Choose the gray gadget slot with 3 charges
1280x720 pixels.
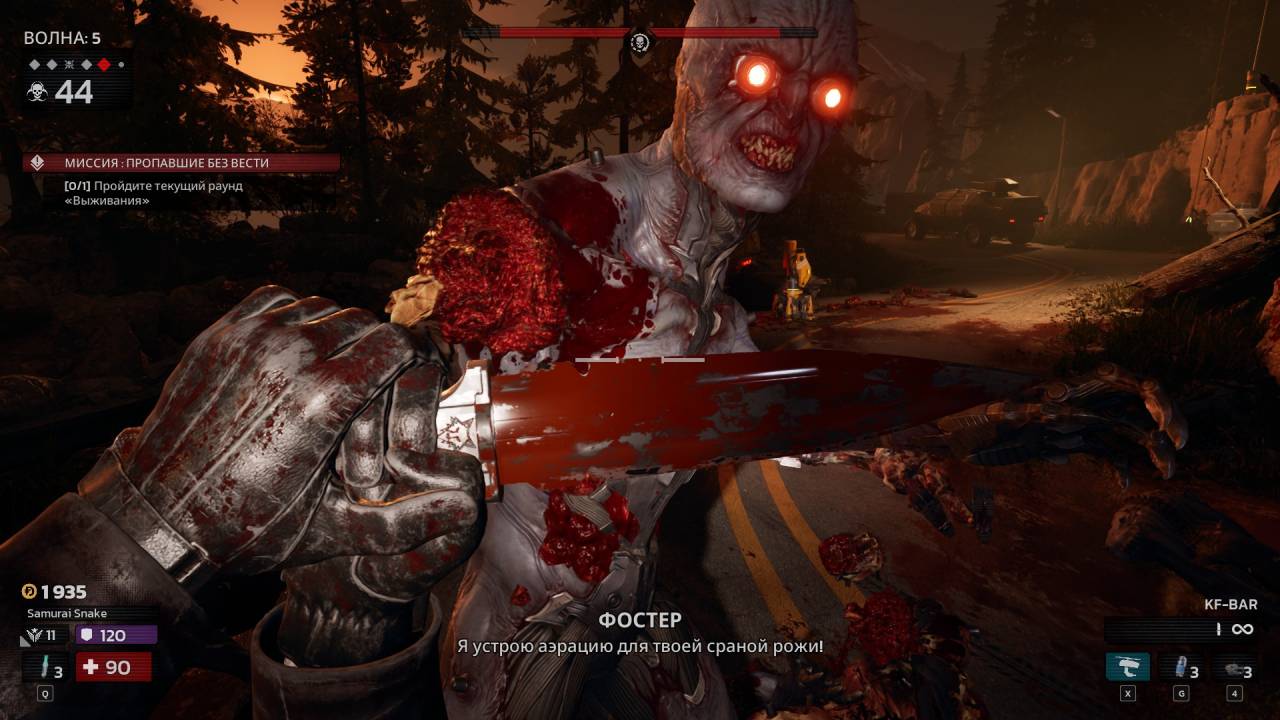tap(1234, 668)
